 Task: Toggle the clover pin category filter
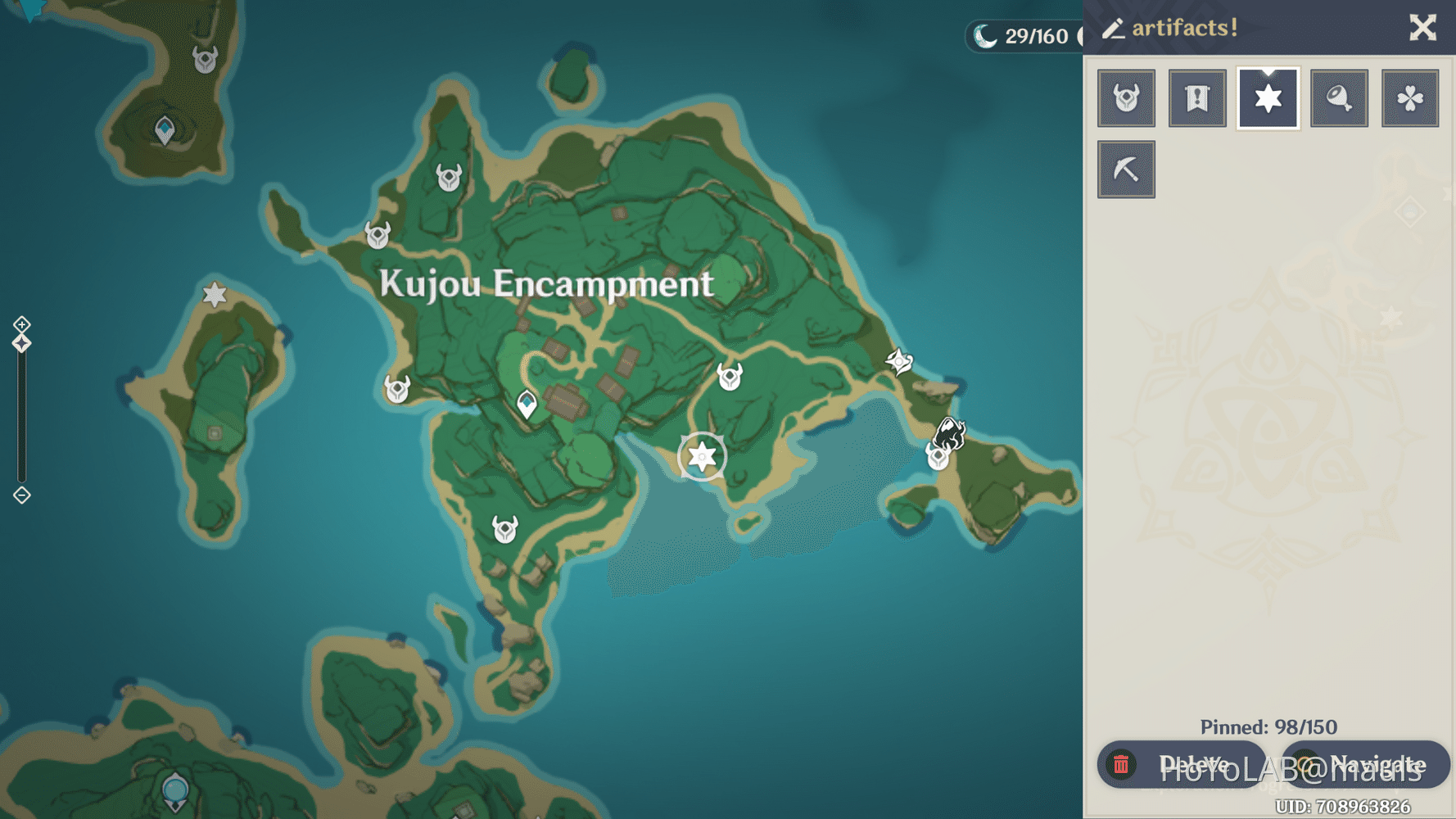[1410, 97]
